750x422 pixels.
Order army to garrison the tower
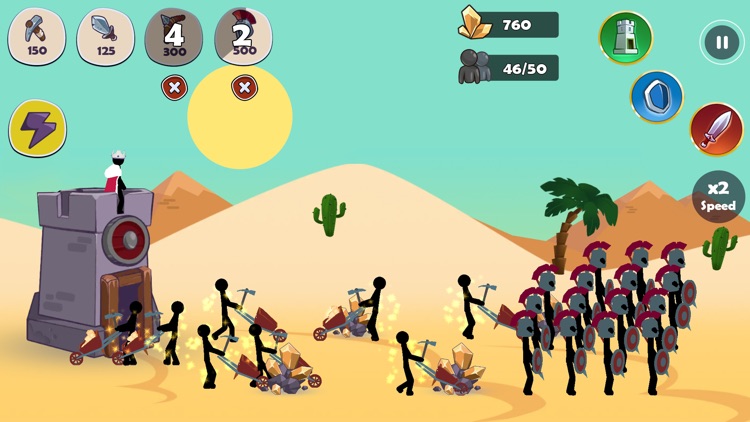click(626, 38)
